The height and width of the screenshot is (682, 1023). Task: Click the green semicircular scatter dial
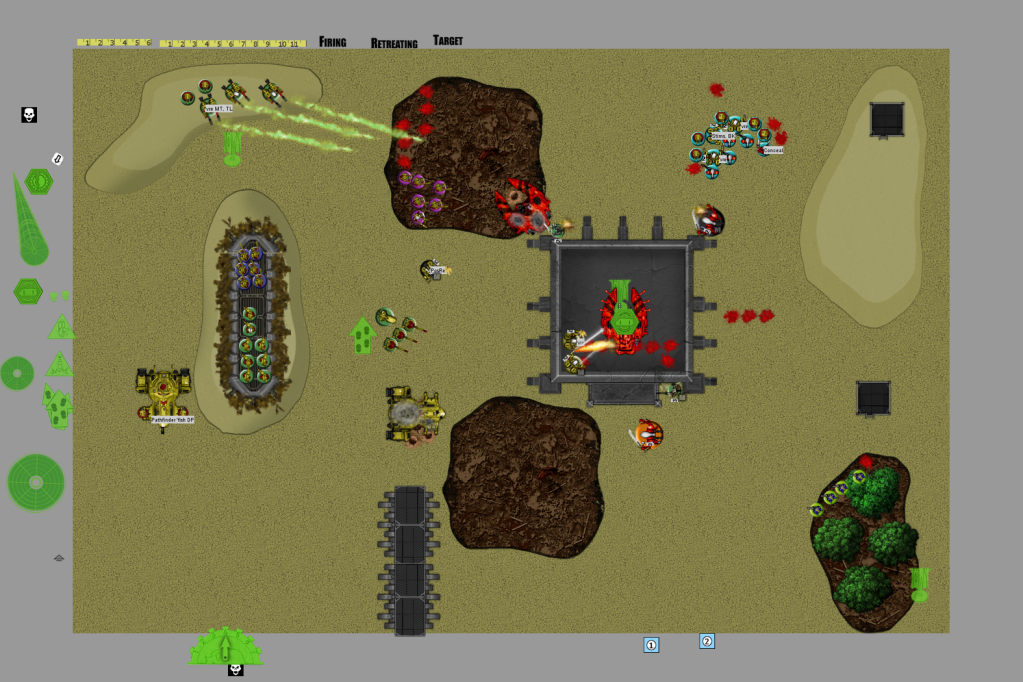[x=226, y=647]
